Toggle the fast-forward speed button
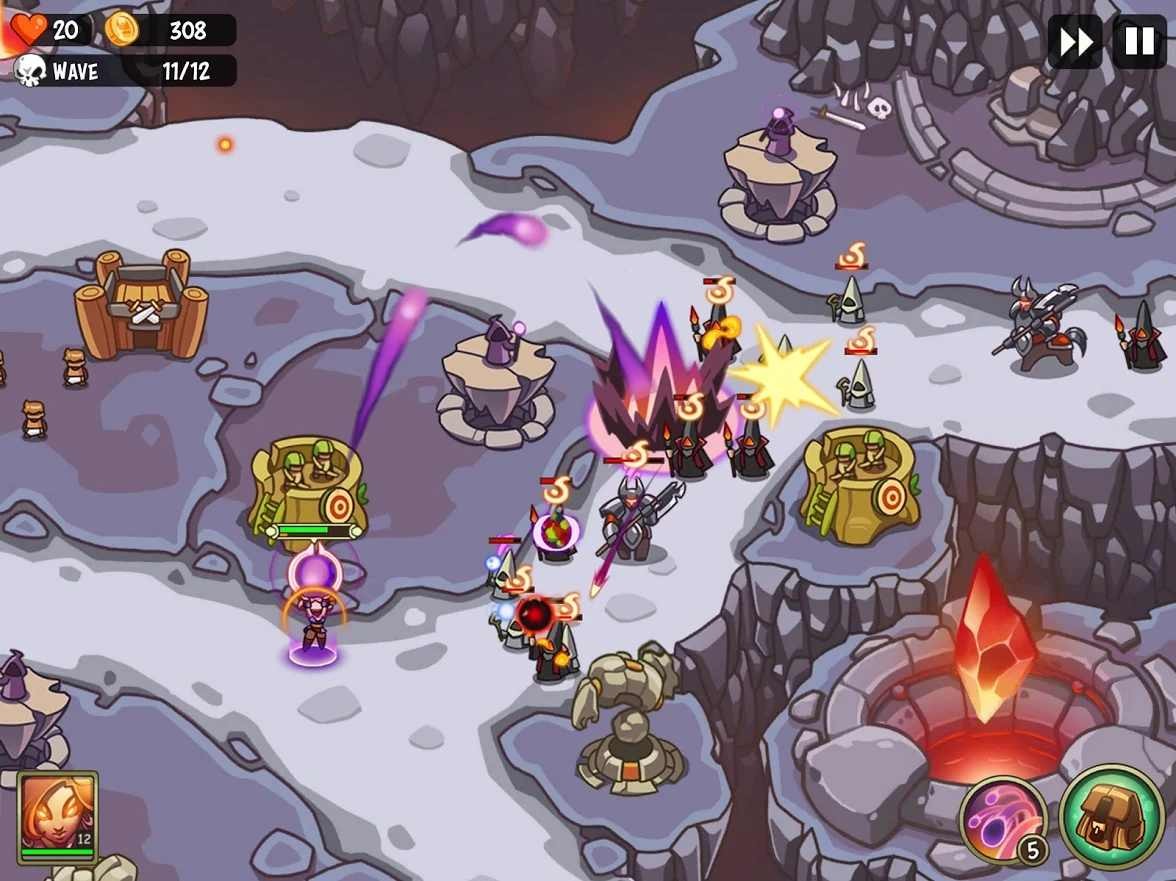Image resolution: width=1176 pixels, height=881 pixels. point(1075,42)
